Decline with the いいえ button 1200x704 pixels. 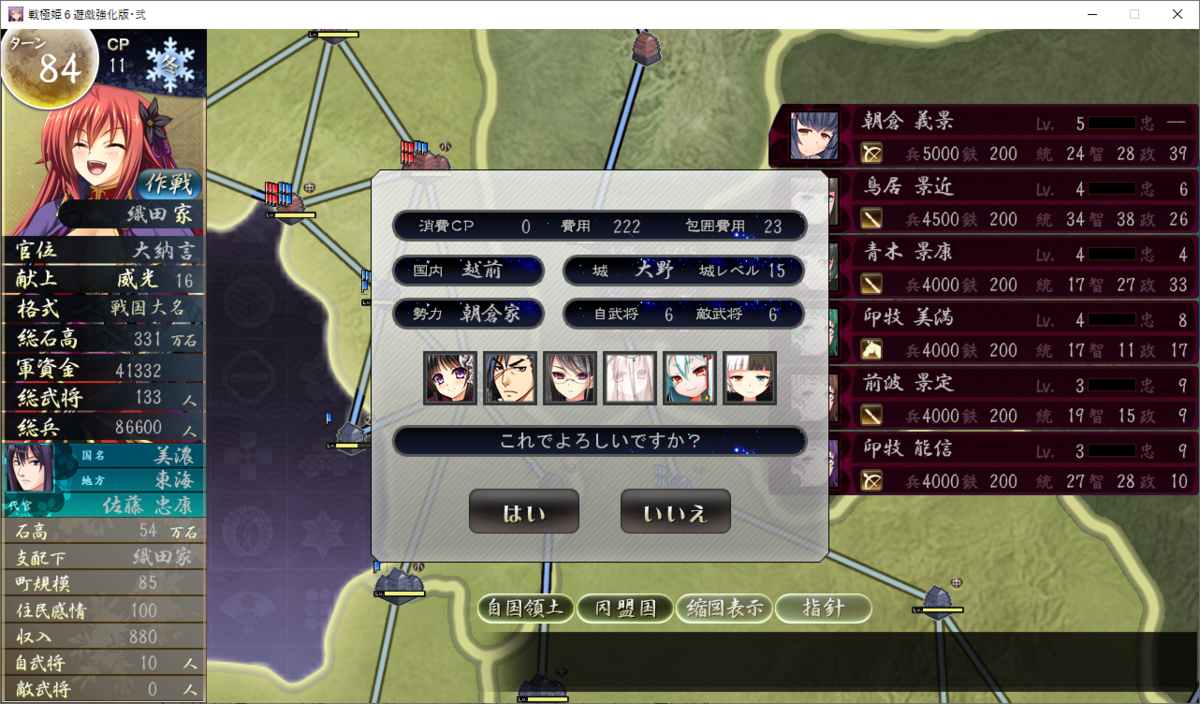(x=675, y=512)
